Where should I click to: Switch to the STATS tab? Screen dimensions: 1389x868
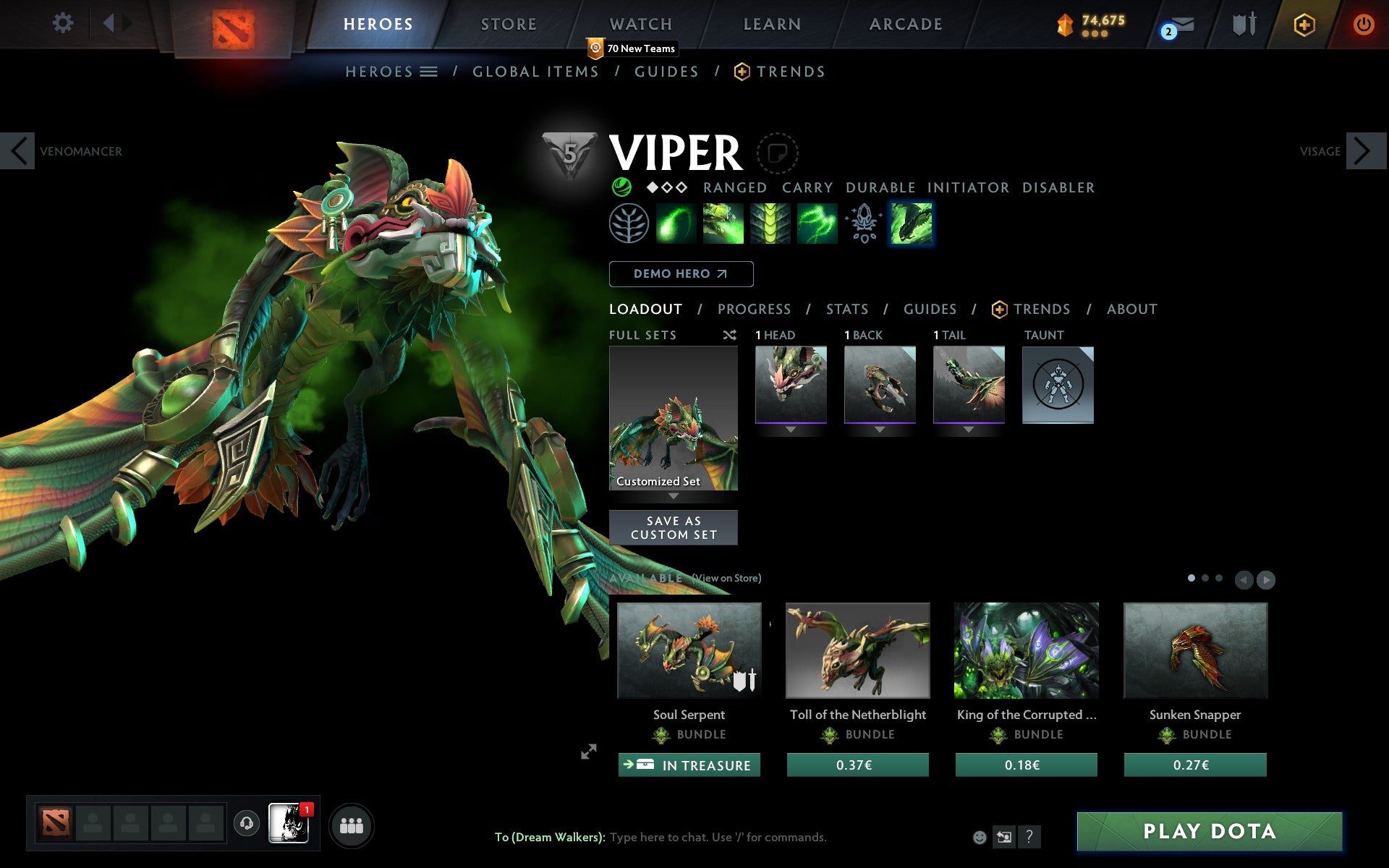[846, 309]
